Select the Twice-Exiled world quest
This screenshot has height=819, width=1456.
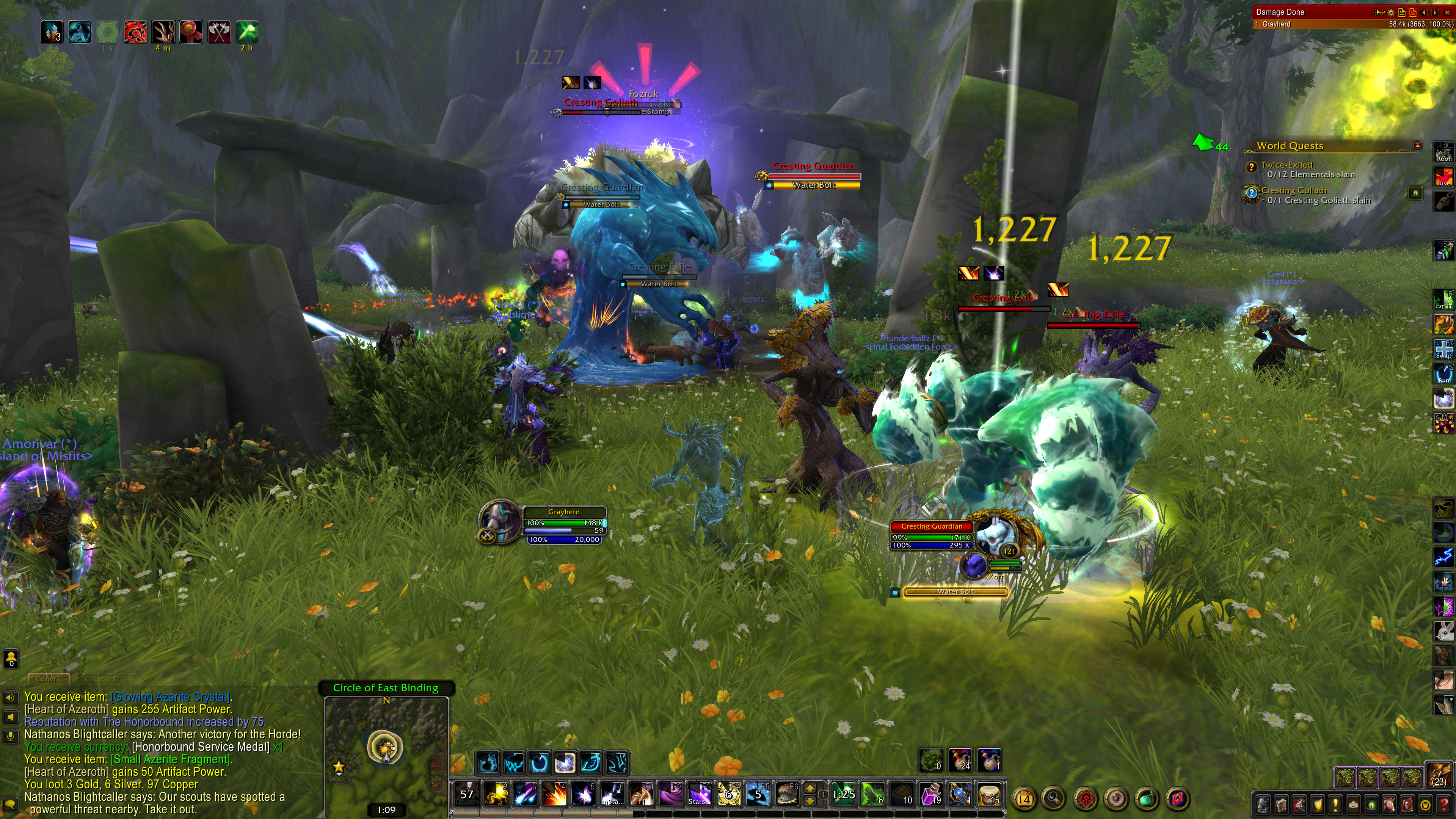[x=1287, y=165]
